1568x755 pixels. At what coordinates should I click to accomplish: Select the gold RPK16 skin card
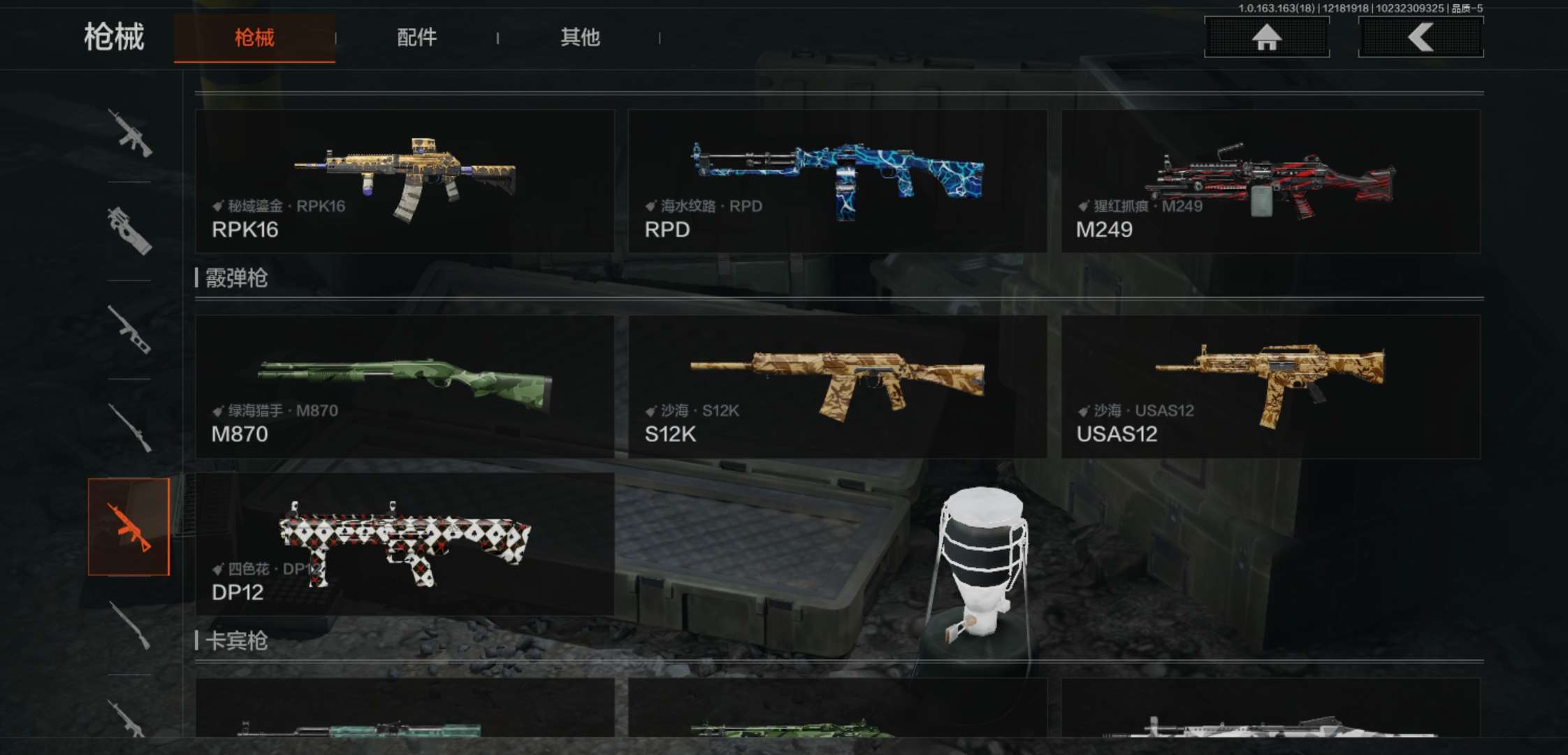point(405,181)
